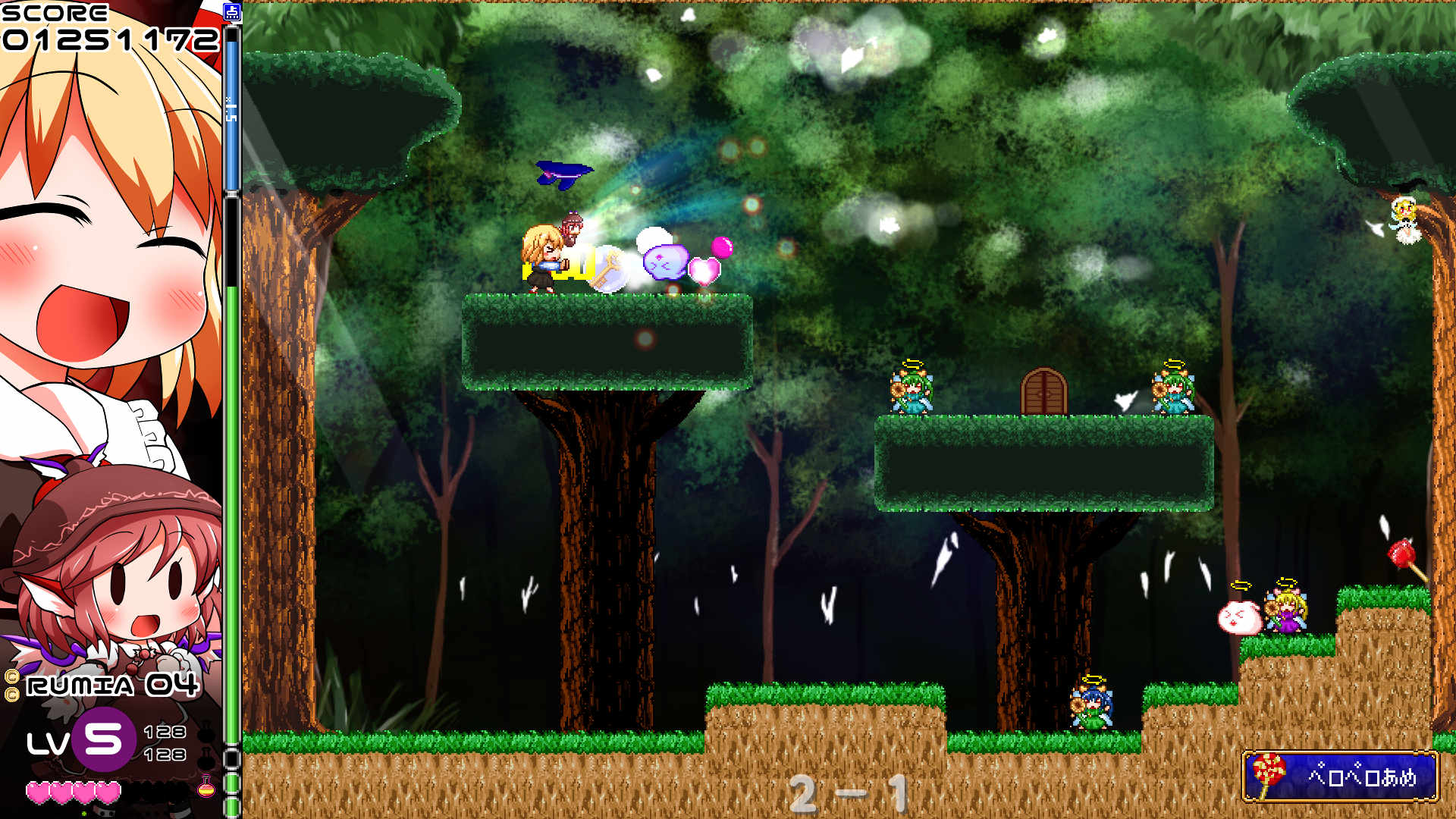Click the 2-1 stage indicator text
This screenshot has width=1456, height=819.
[x=849, y=791]
